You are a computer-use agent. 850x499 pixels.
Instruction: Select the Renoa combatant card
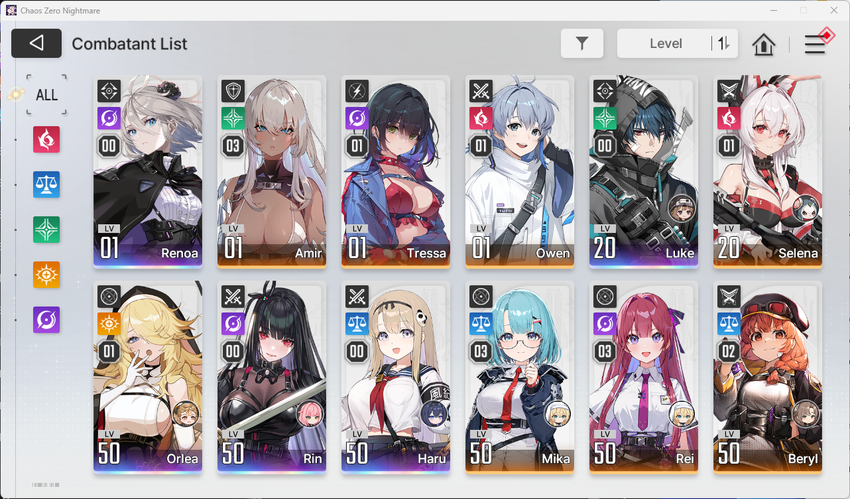click(x=147, y=170)
